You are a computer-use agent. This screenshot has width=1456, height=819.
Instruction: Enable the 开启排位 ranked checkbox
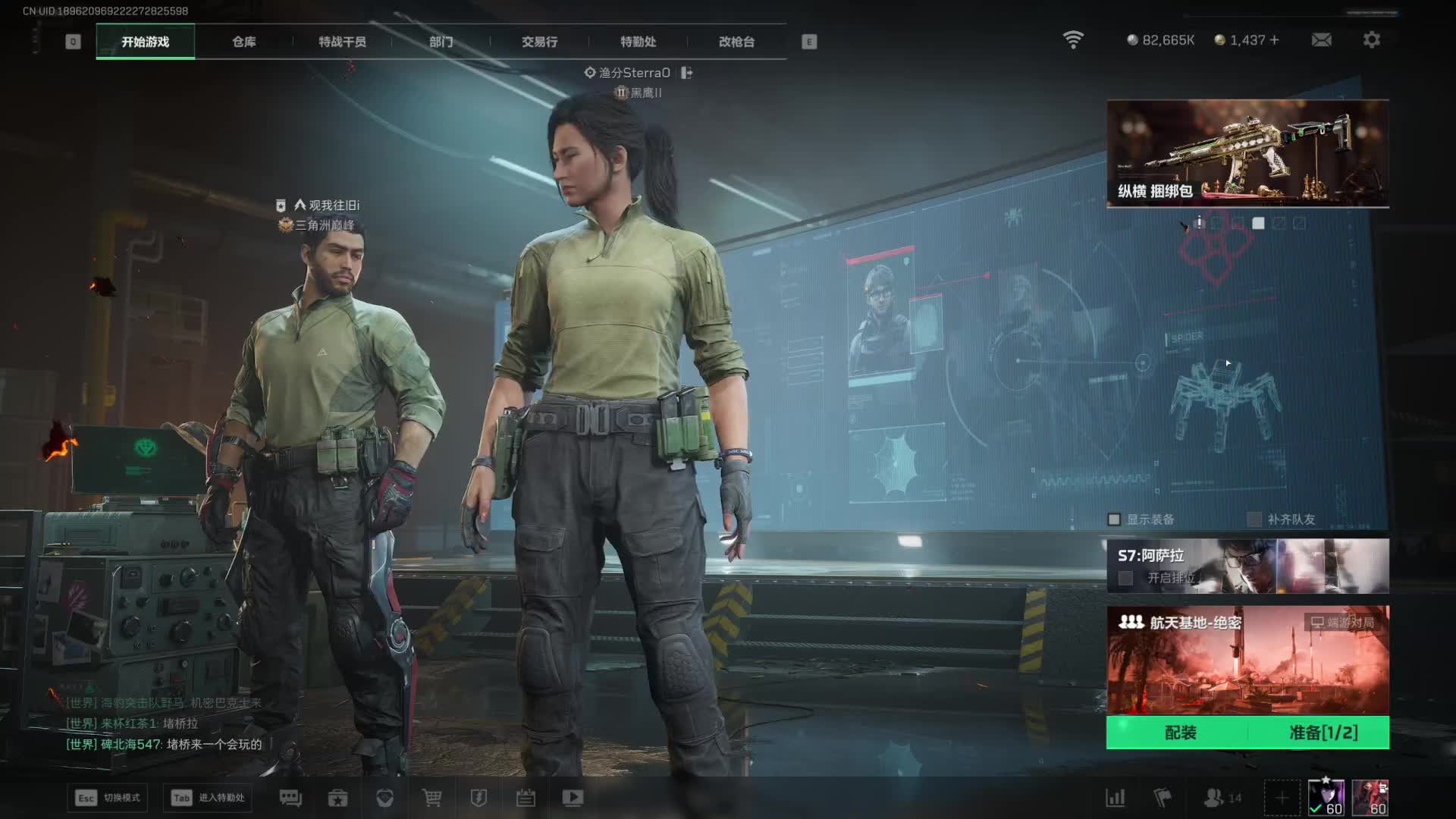click(x=1126, y=578)
